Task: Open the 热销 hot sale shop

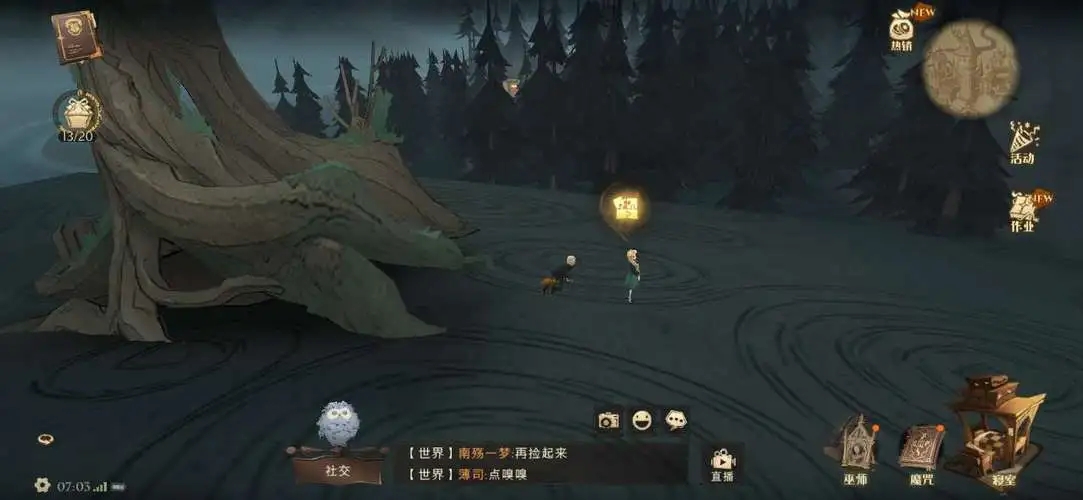Action: tap(901, 28)
